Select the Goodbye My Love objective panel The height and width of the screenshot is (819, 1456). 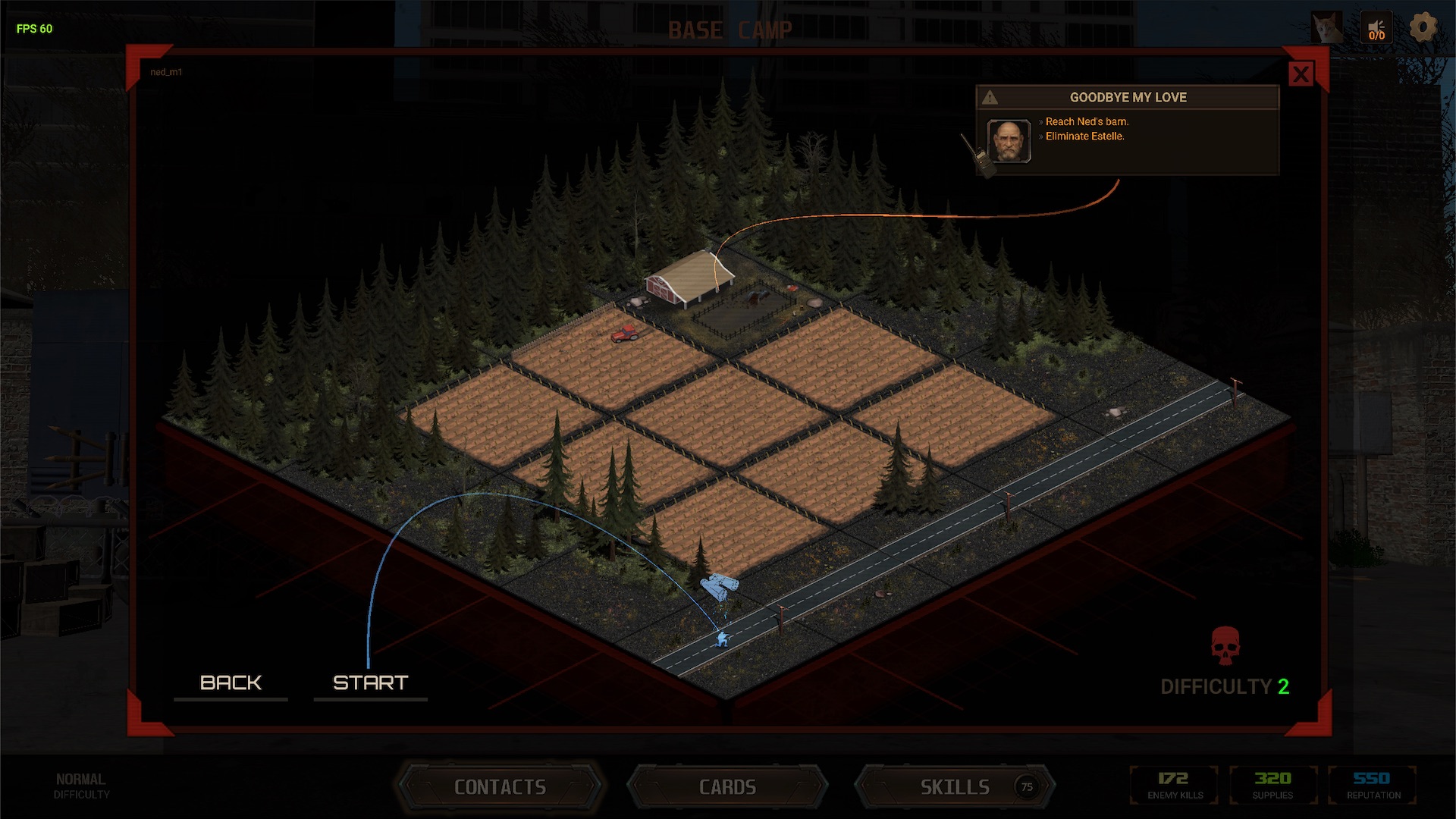1127,130
